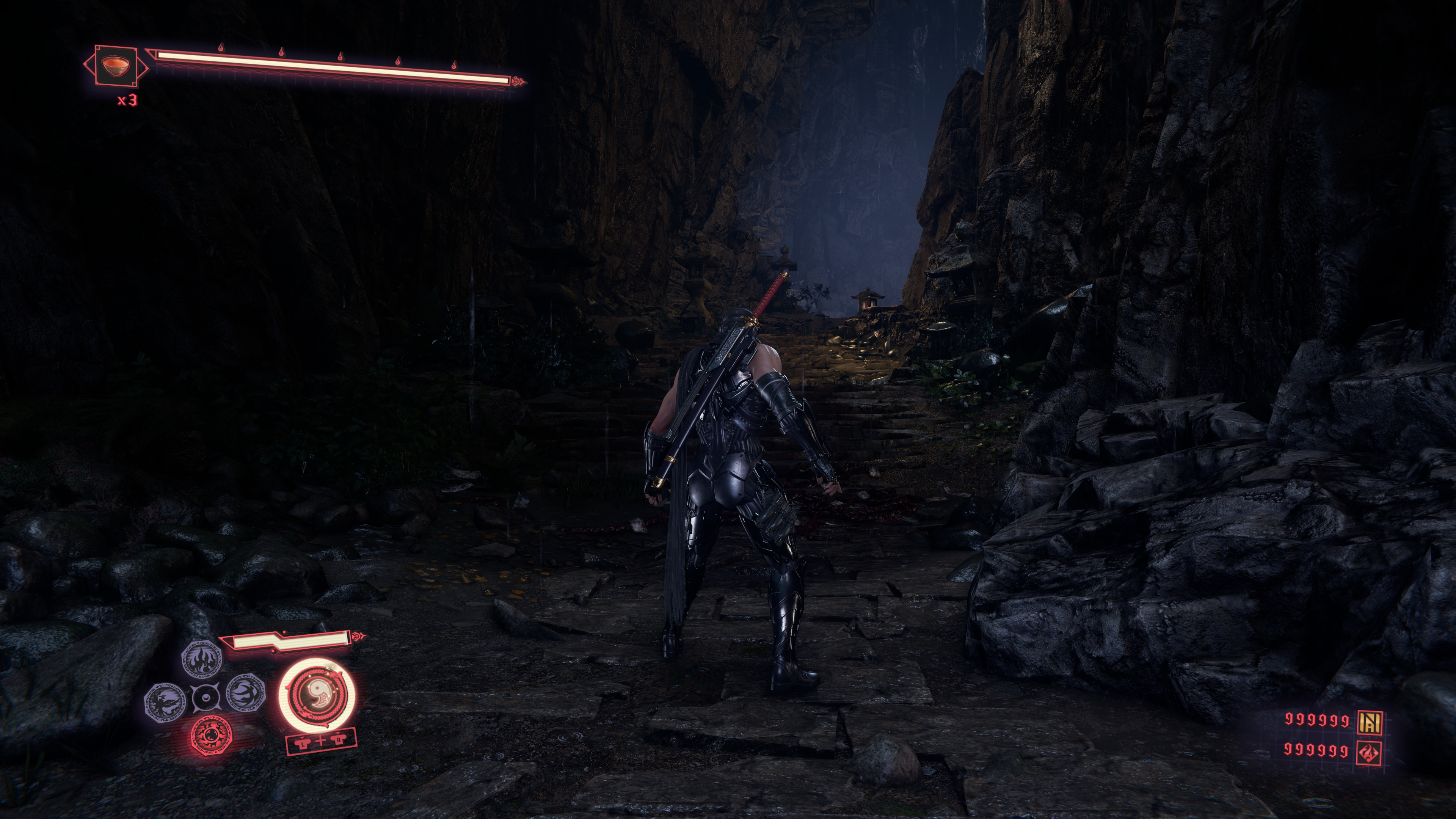The width and height of the screenshot is (1456, 819).
Task: Click the gold currency icon
Action: click(1370, 721)
